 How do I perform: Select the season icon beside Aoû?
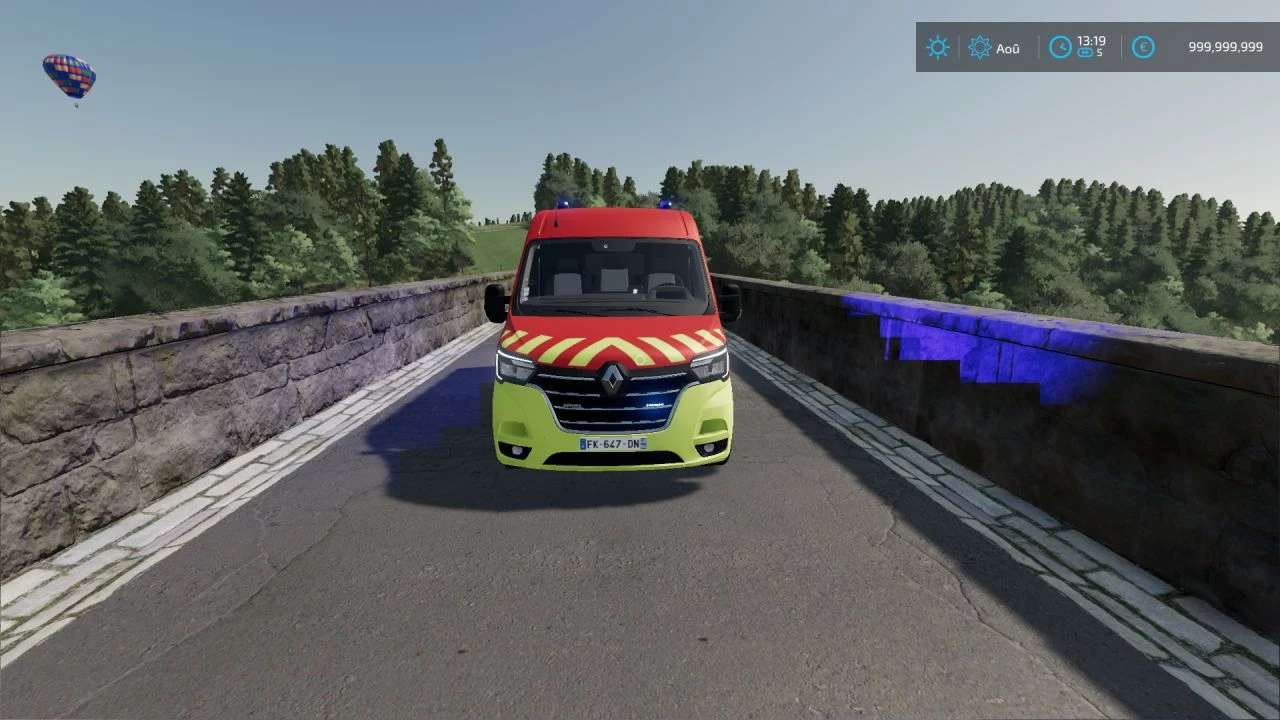979,47
